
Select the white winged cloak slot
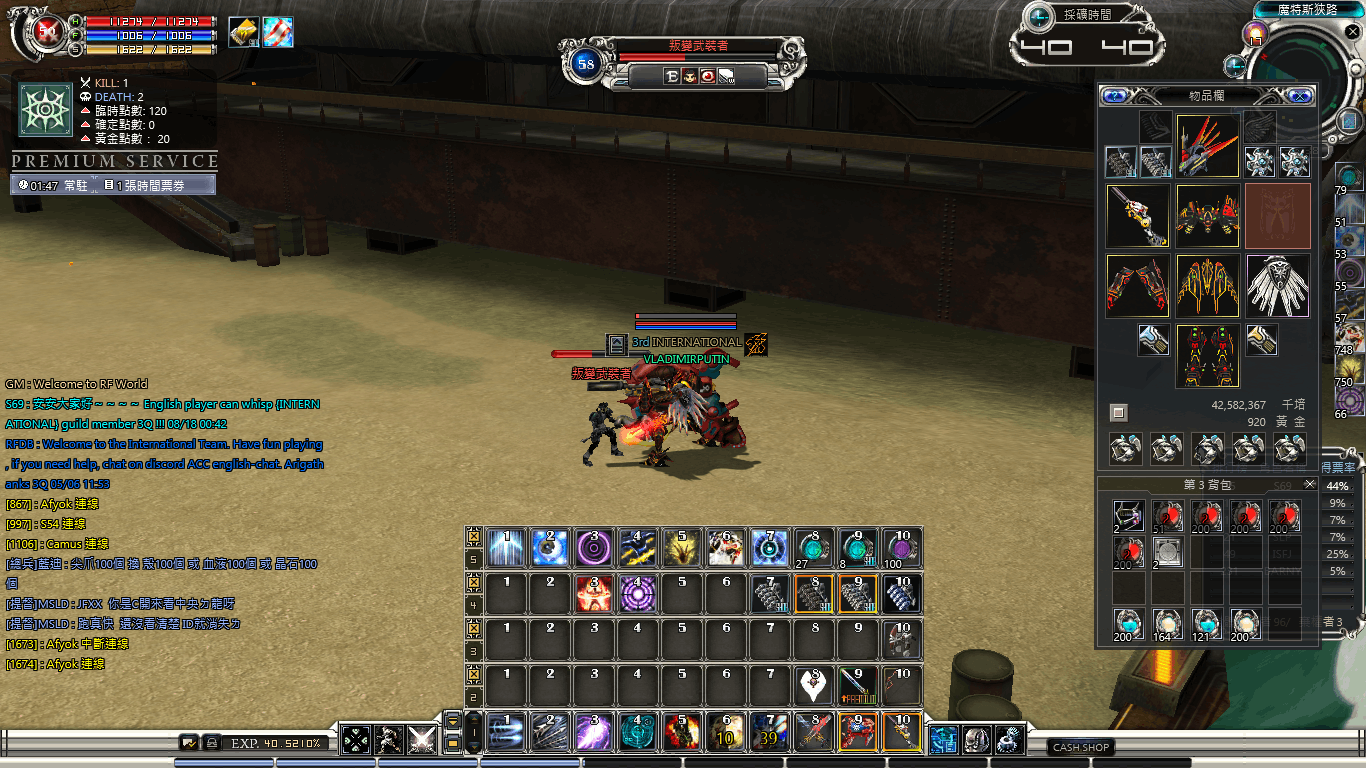click(1277, 285)
